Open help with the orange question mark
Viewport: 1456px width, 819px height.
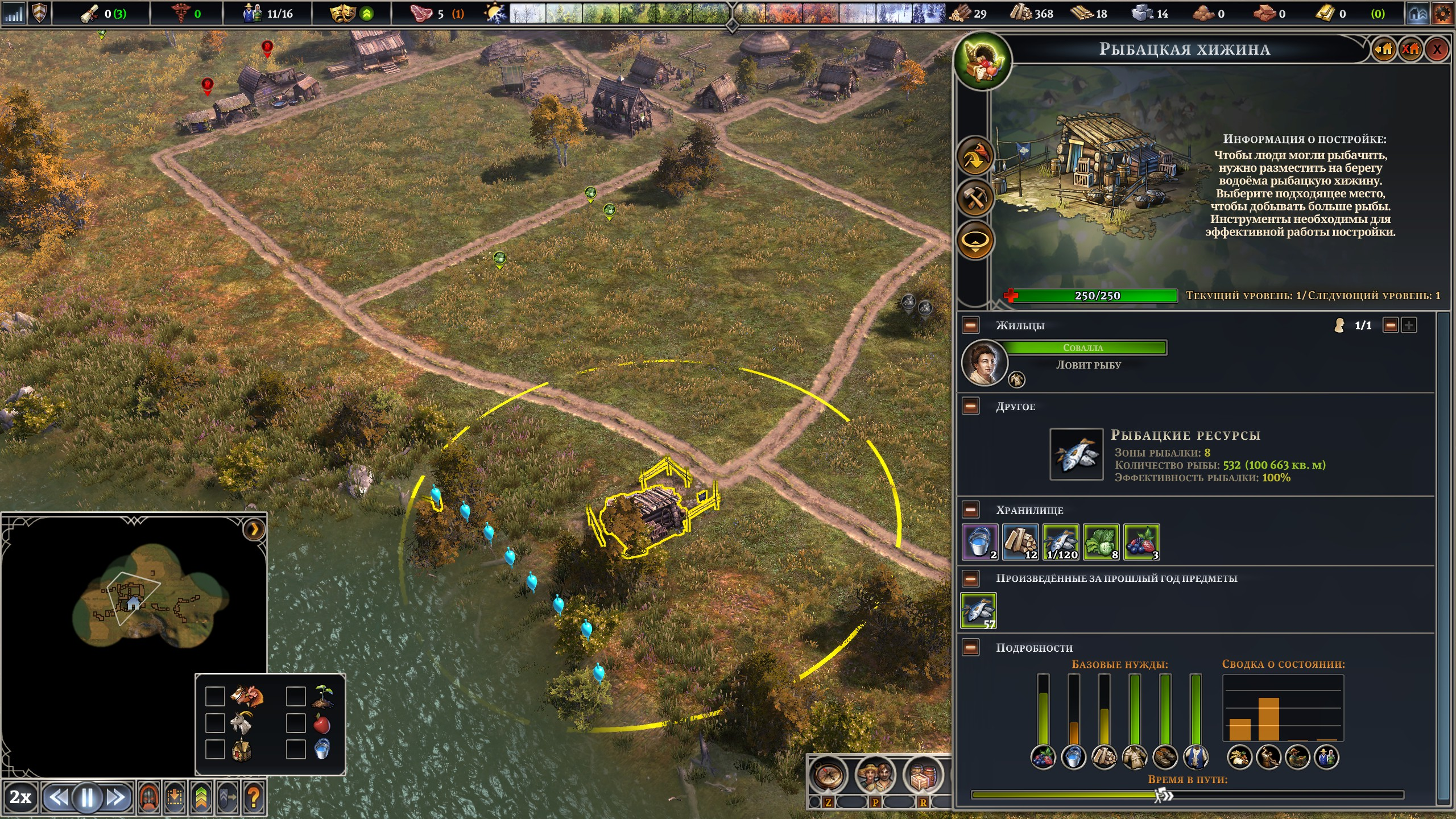254,798
